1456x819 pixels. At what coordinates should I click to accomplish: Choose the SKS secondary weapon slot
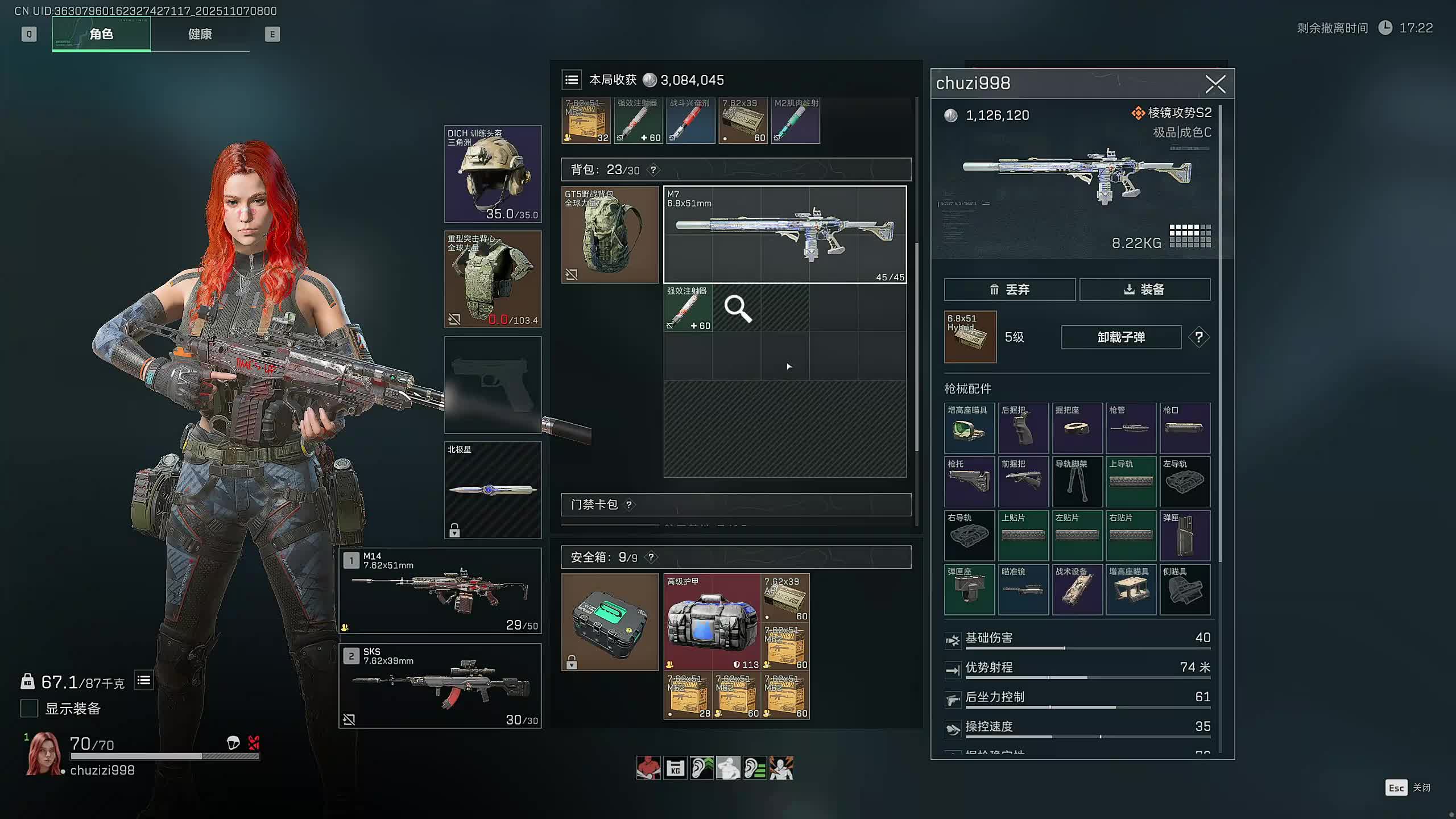coord(440,686)
